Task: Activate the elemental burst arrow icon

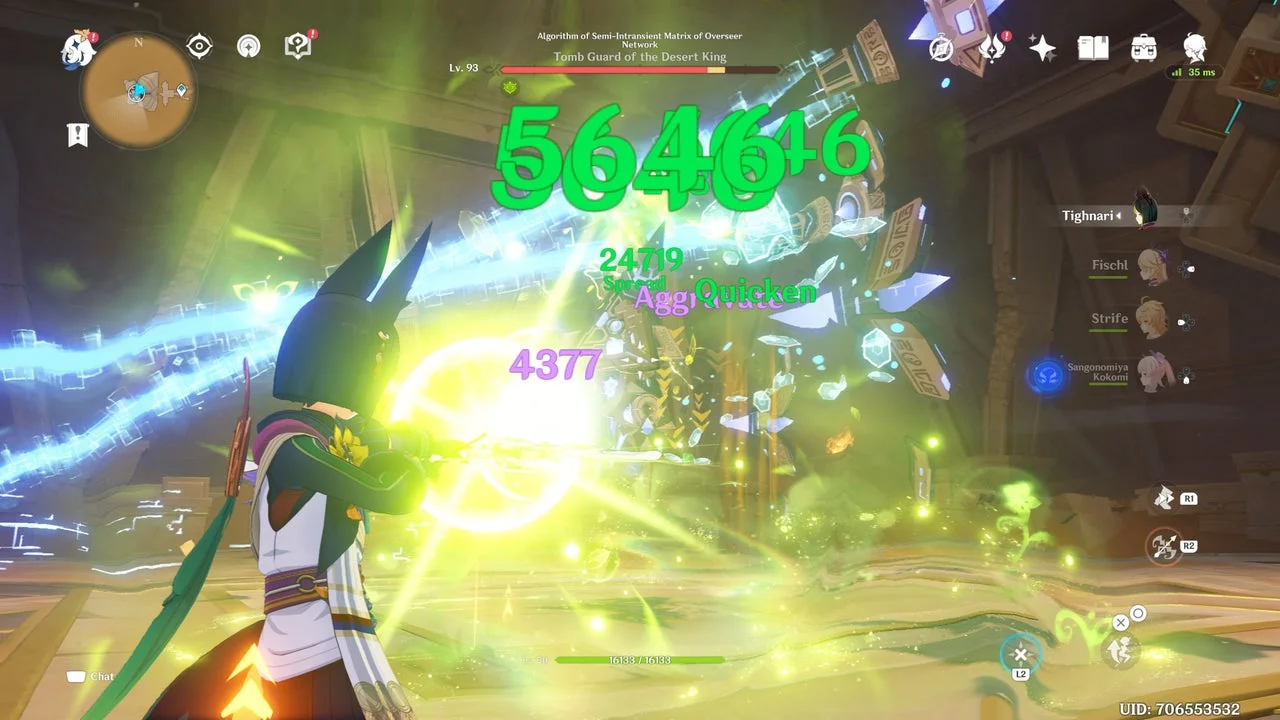Action: (x=1163, y=546)
